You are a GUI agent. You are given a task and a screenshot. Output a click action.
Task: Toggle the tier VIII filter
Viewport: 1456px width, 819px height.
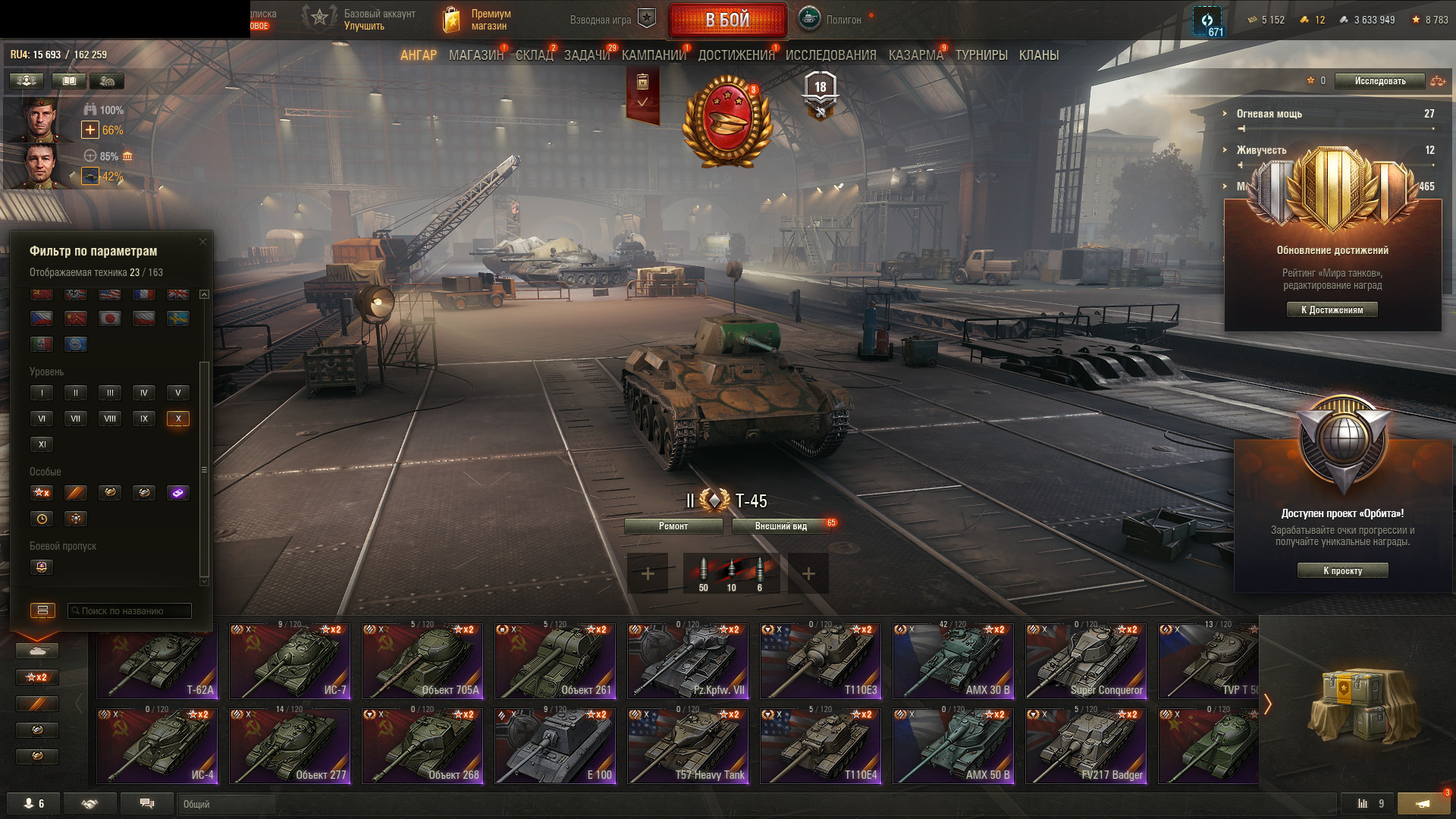click(110, 419)
